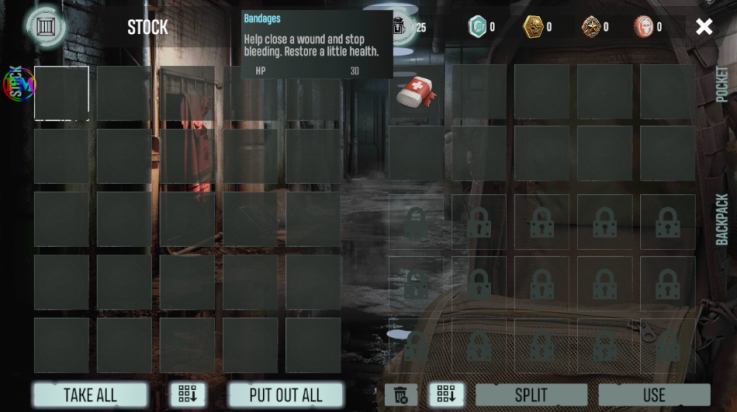Viewport: 737px width, 412px height.
Task: Sort backpack items with the grid button beside Split
Action: [446, 395]
